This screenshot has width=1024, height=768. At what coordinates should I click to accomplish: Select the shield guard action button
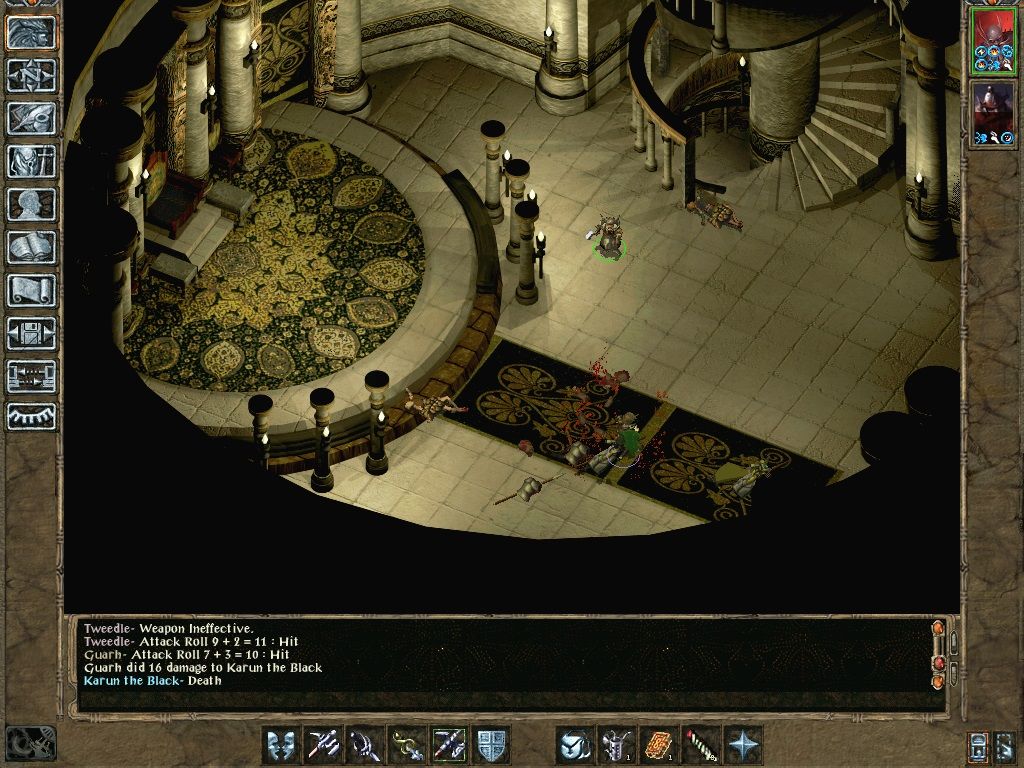[492, 745]
